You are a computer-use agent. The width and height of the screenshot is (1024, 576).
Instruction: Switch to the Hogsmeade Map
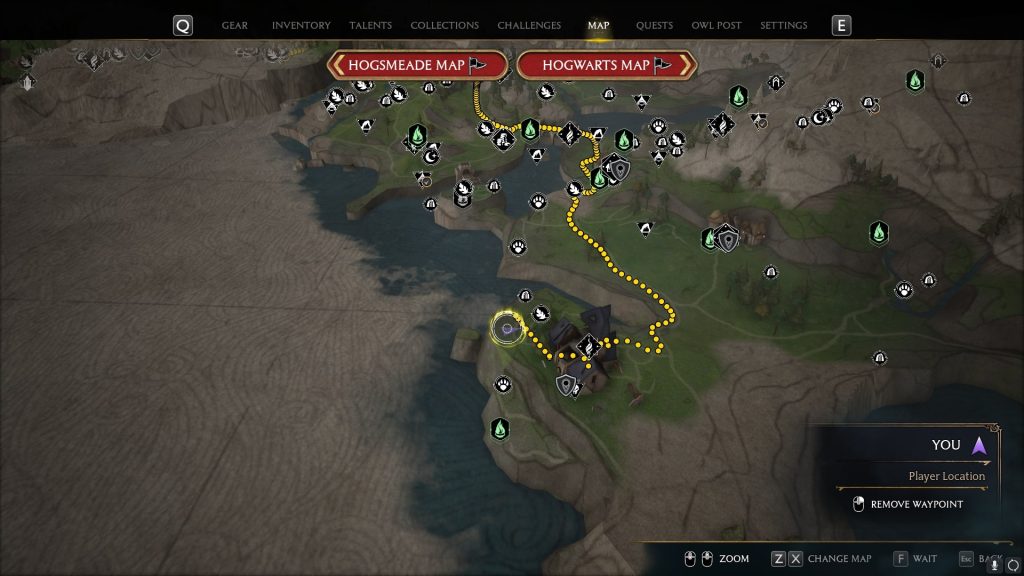(x=416, y=65)
